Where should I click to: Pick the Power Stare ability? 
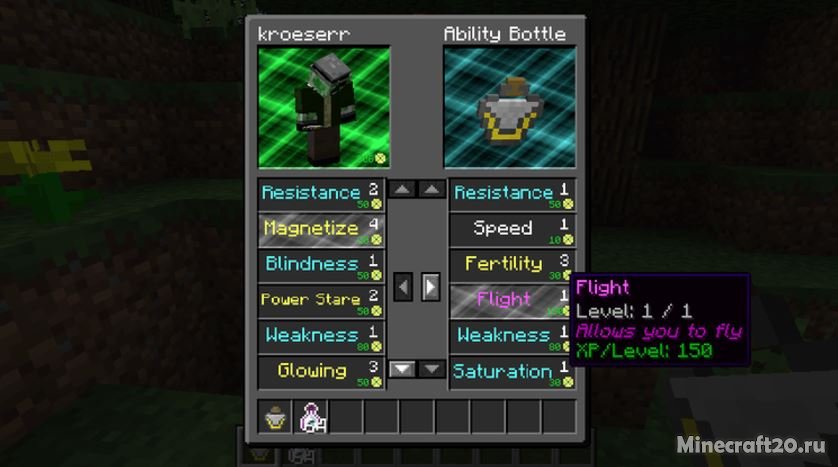point(320,299)
